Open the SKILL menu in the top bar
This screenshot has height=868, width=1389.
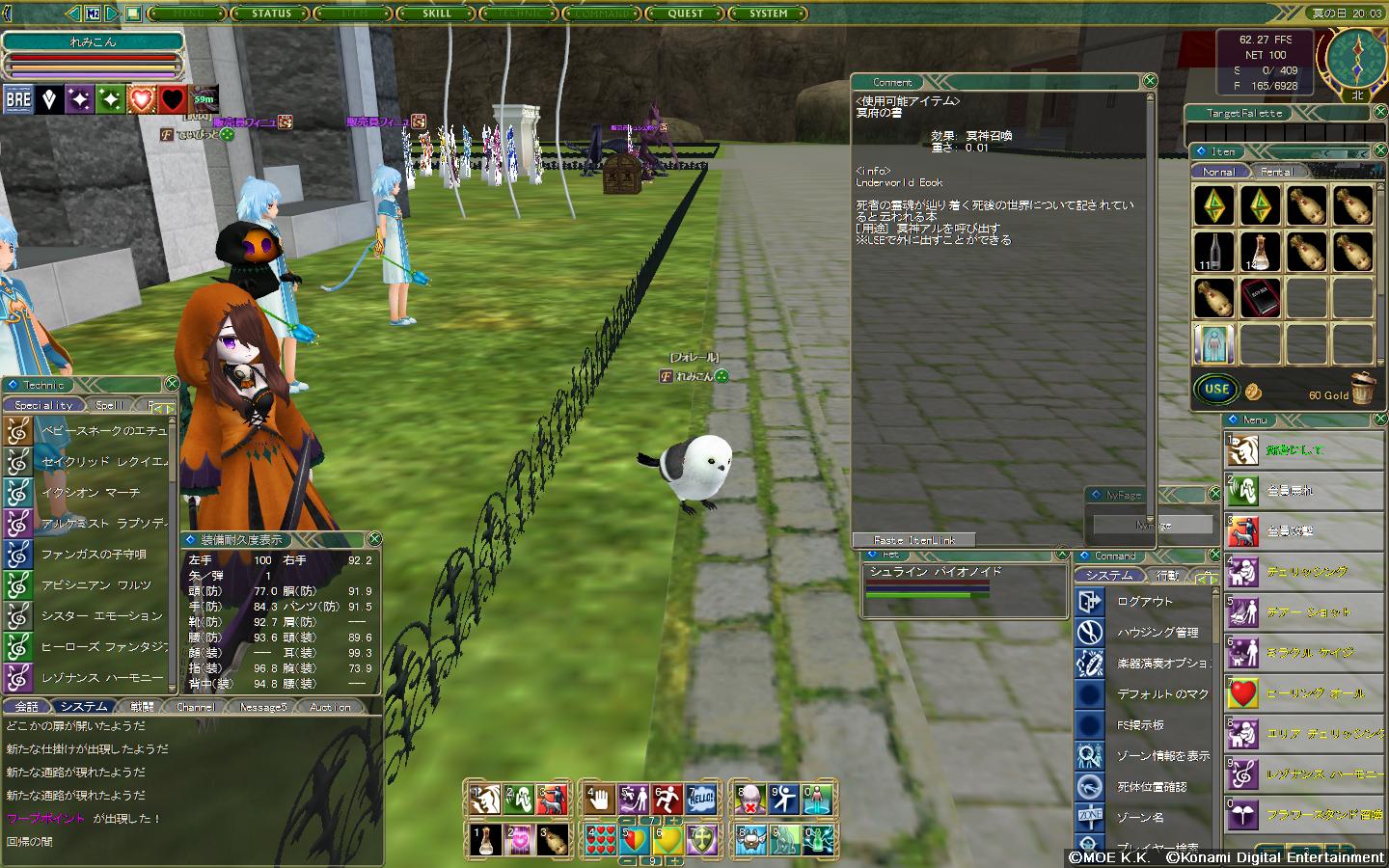point(437,14)
